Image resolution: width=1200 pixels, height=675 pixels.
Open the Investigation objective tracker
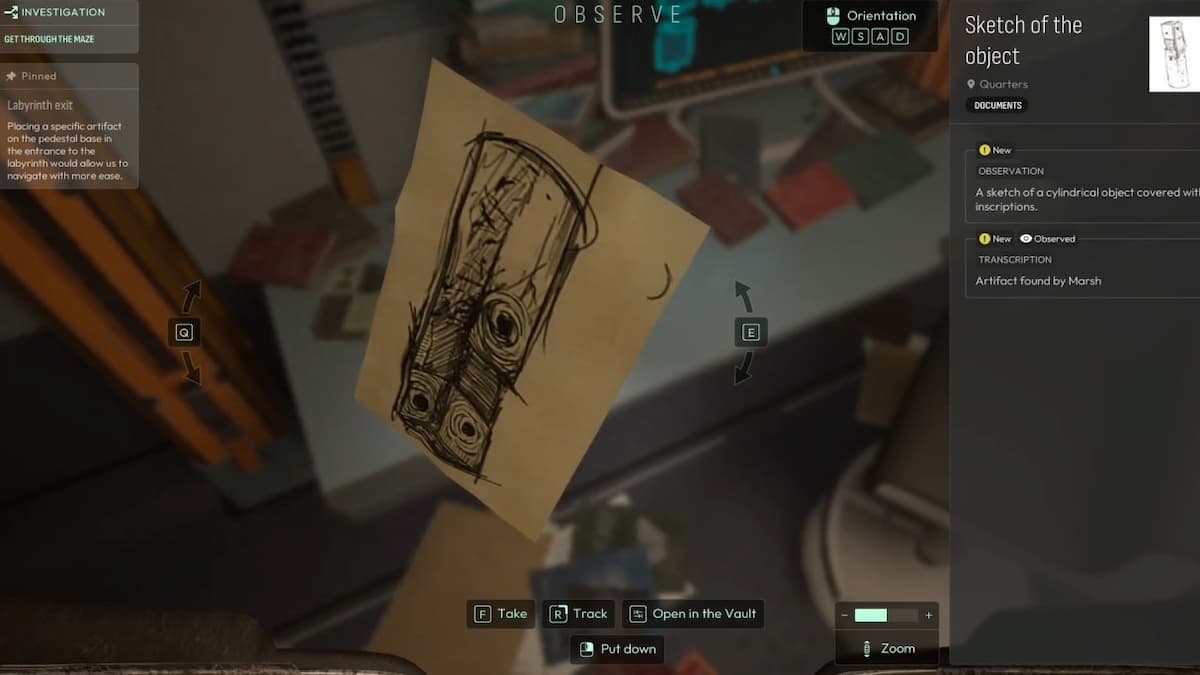[60, 13]
